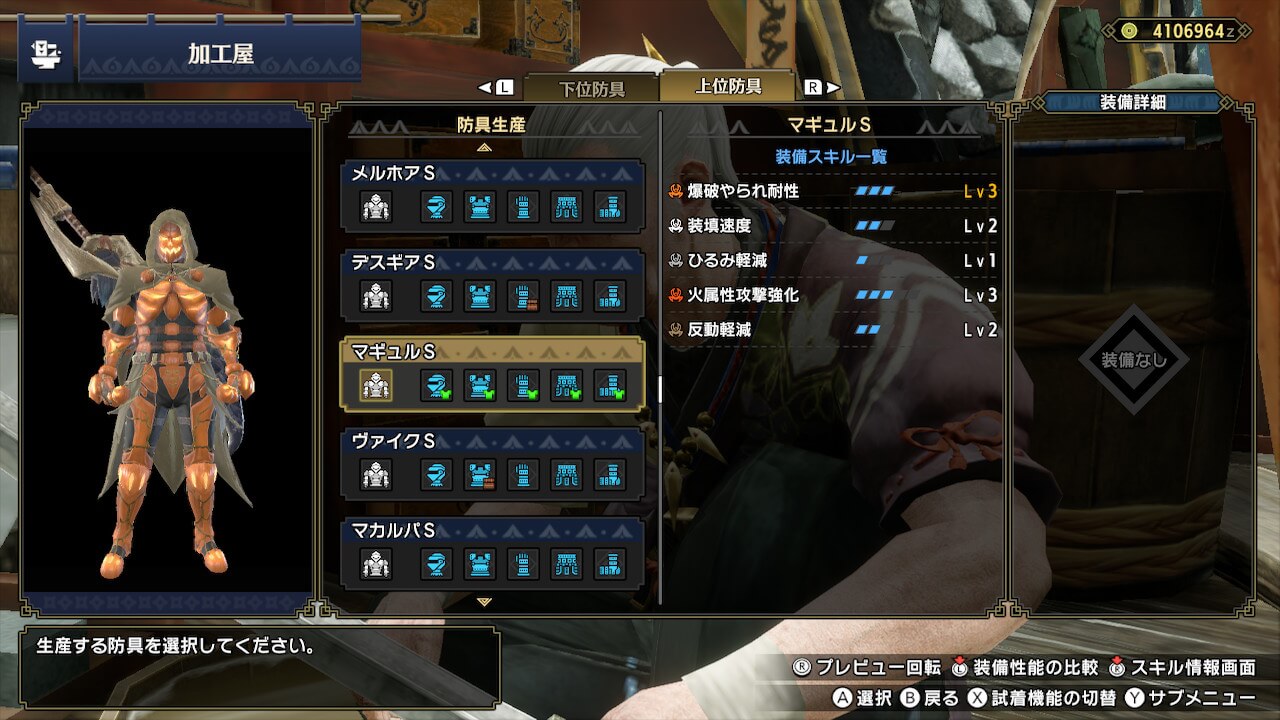Select the 上位防具 tab
The height and width of the screenshot is (720, 1280).
click(728, 86)
